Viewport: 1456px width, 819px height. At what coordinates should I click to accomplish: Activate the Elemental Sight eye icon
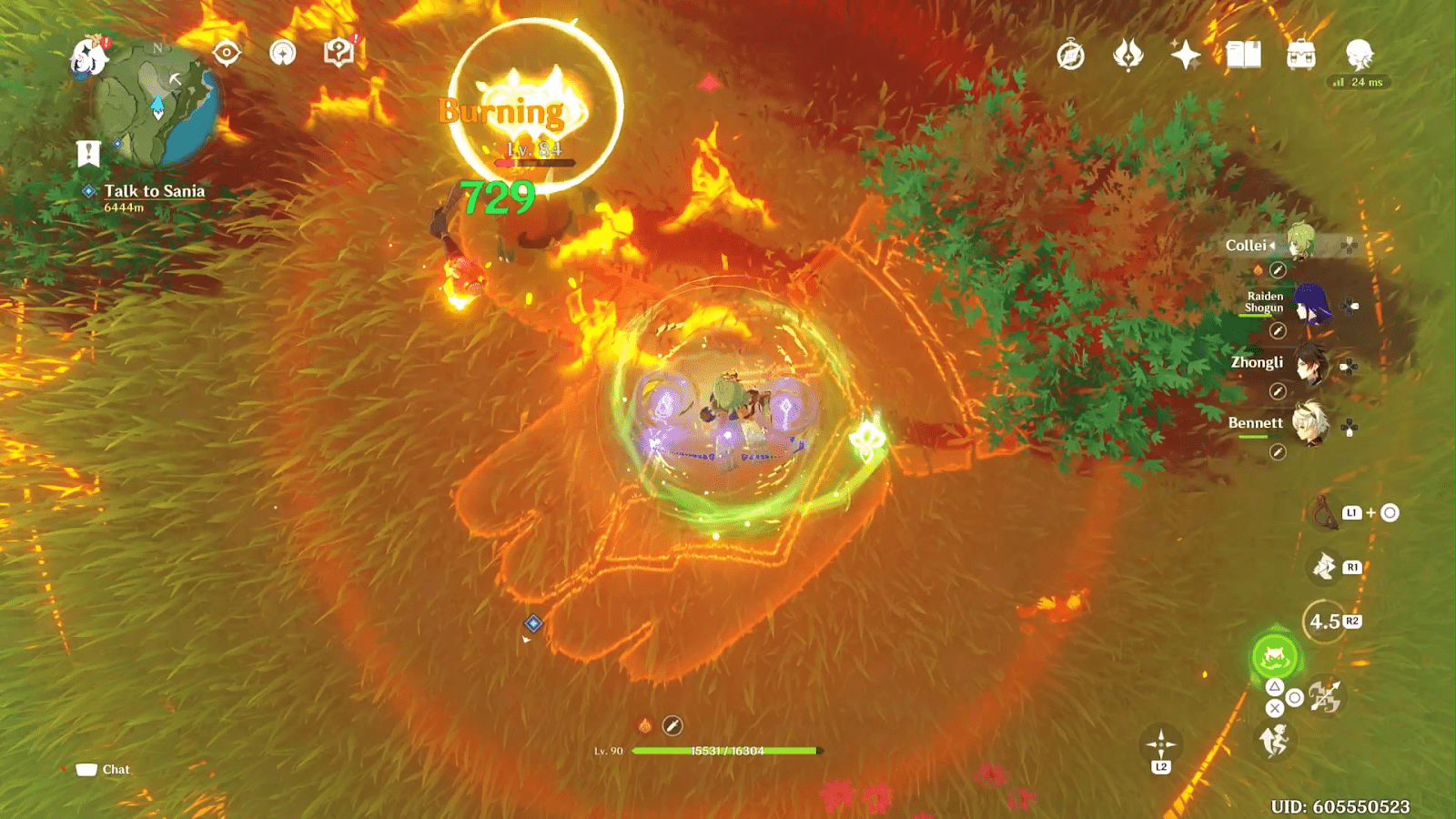click(227, 54)
